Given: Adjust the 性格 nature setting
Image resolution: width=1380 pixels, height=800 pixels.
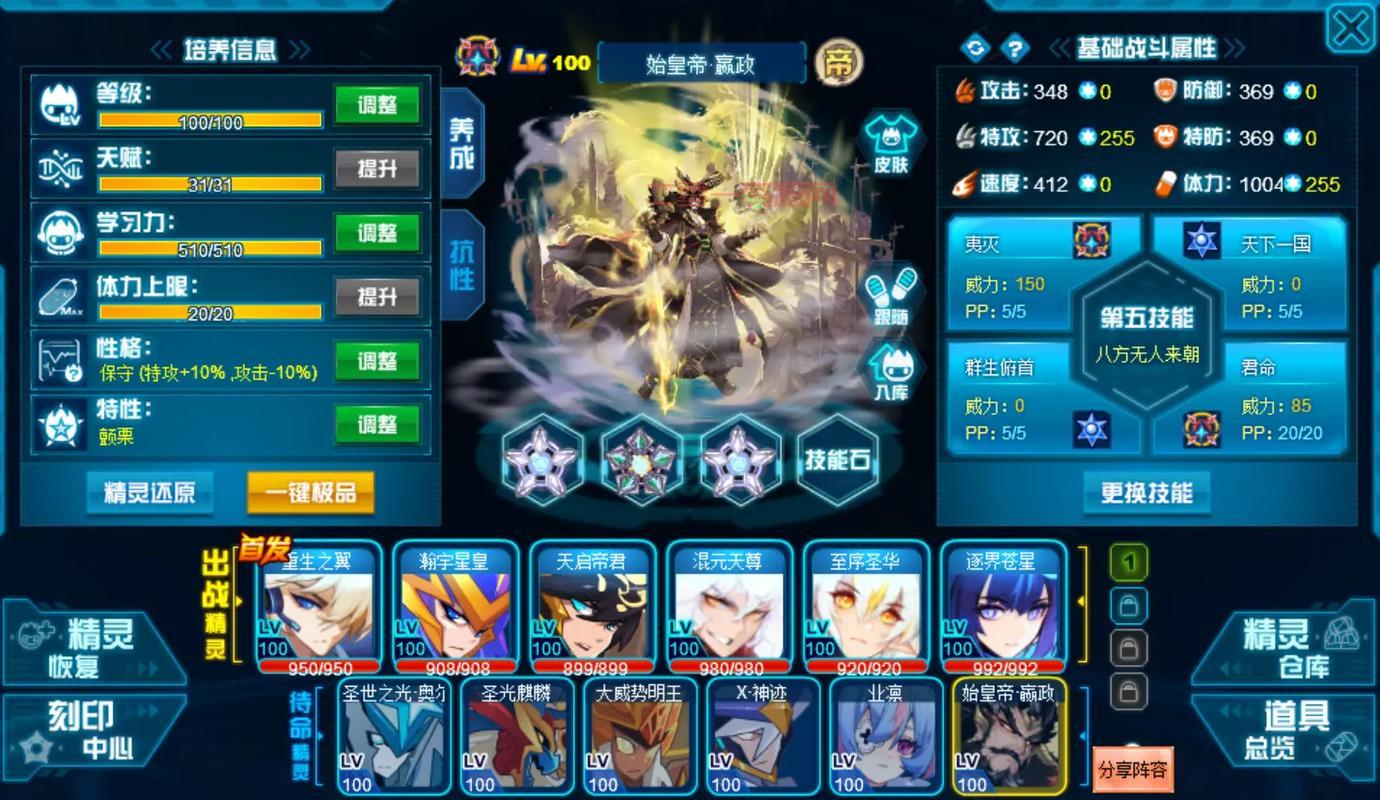Looking at the screenshot, I should click(376, 361).
